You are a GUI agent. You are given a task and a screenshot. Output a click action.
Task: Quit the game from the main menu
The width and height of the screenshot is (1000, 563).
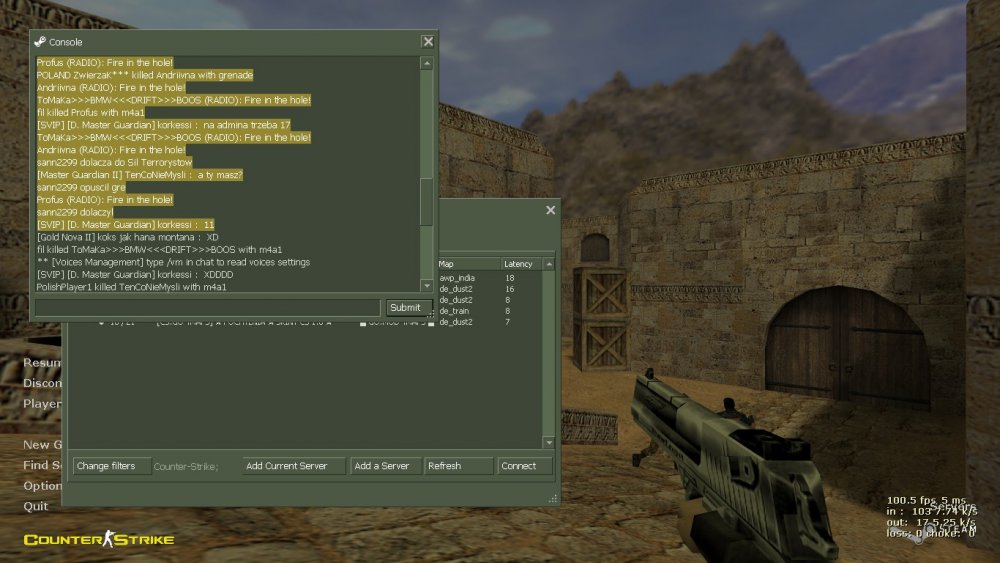(x=36, y=507)
